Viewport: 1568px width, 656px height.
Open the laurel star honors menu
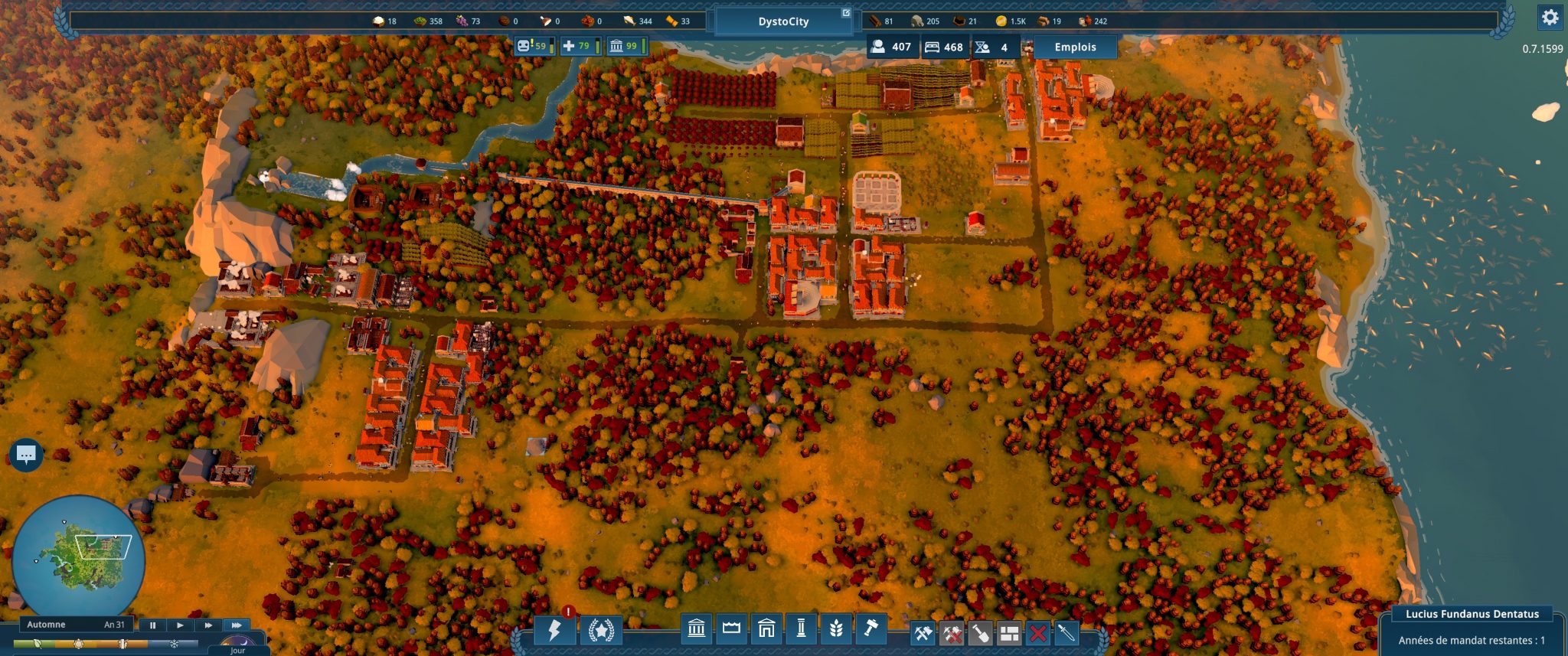[601, 630]
